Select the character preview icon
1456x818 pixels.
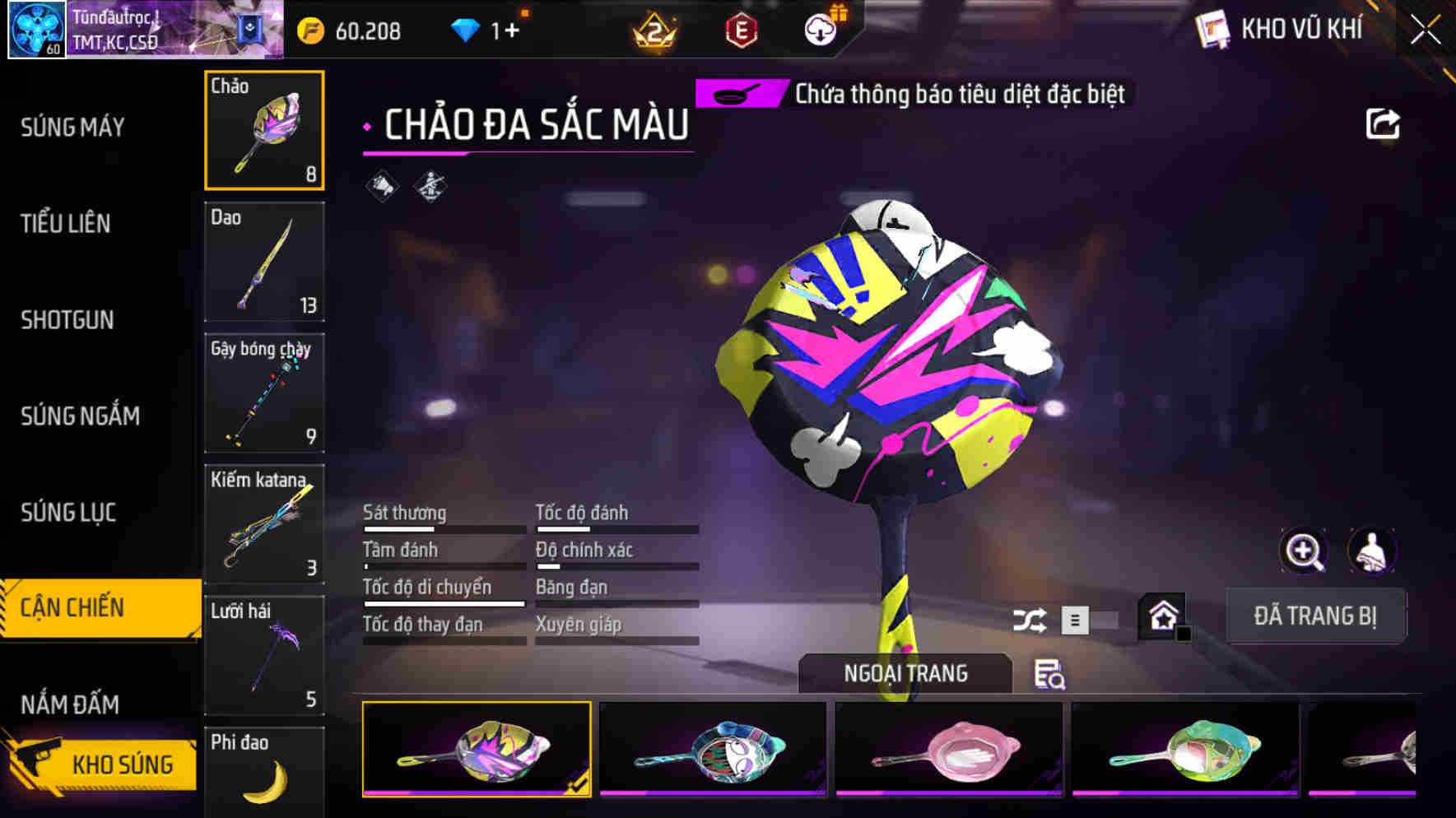click(1372, 551)
